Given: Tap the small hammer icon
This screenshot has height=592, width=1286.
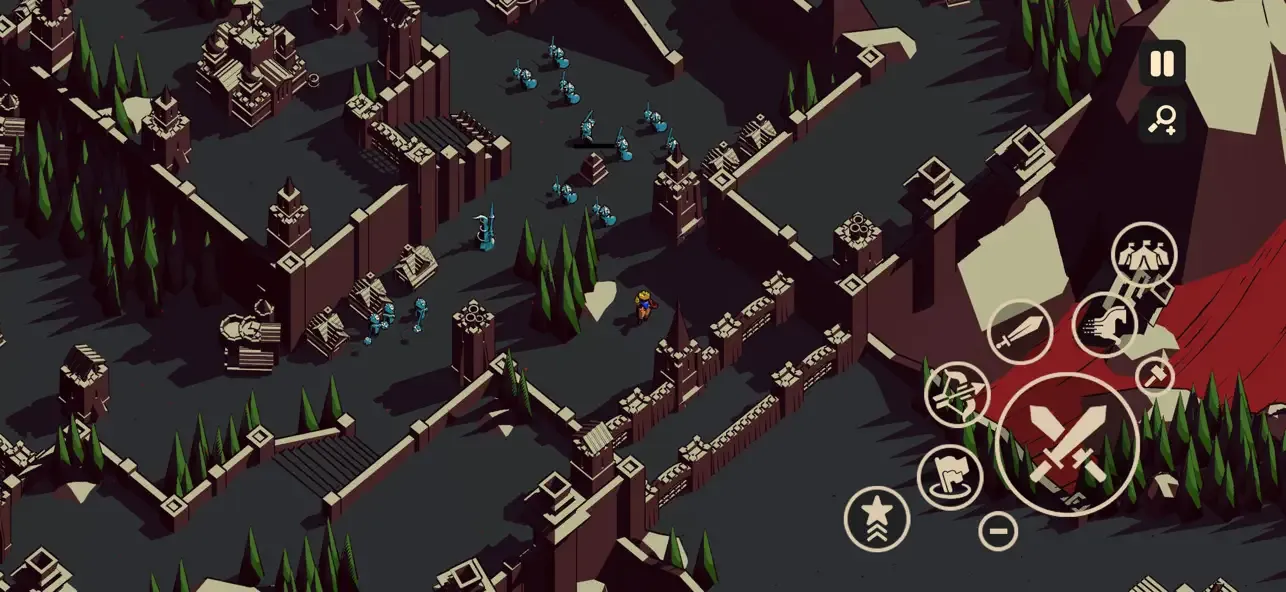Looking at the screenshot, I should pyautogui.click(x=1155, y=376).
